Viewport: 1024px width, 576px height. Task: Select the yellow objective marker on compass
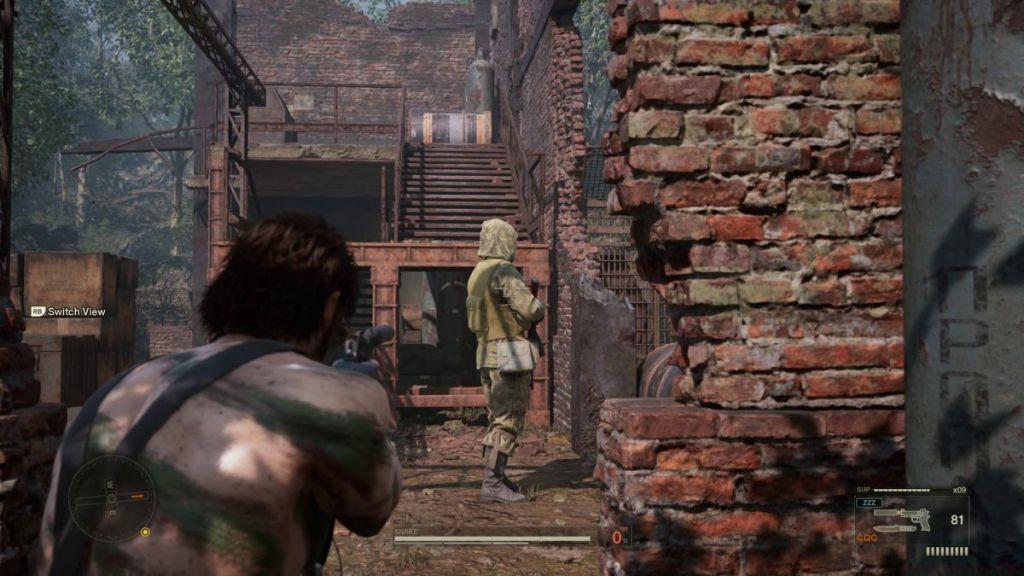pyautogui.click(x=145, y=532)
